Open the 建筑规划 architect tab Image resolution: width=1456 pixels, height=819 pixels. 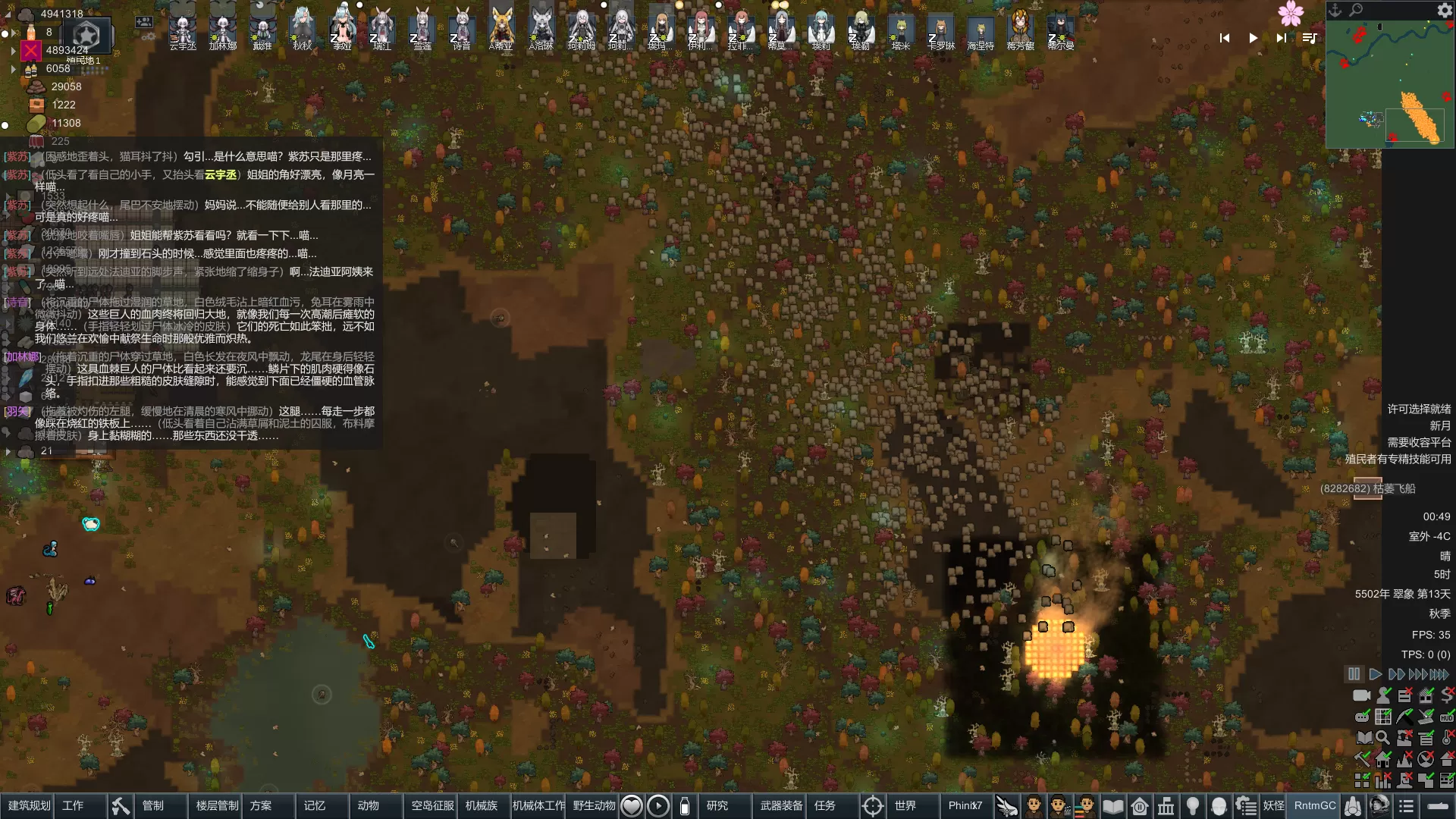point(29,805)
